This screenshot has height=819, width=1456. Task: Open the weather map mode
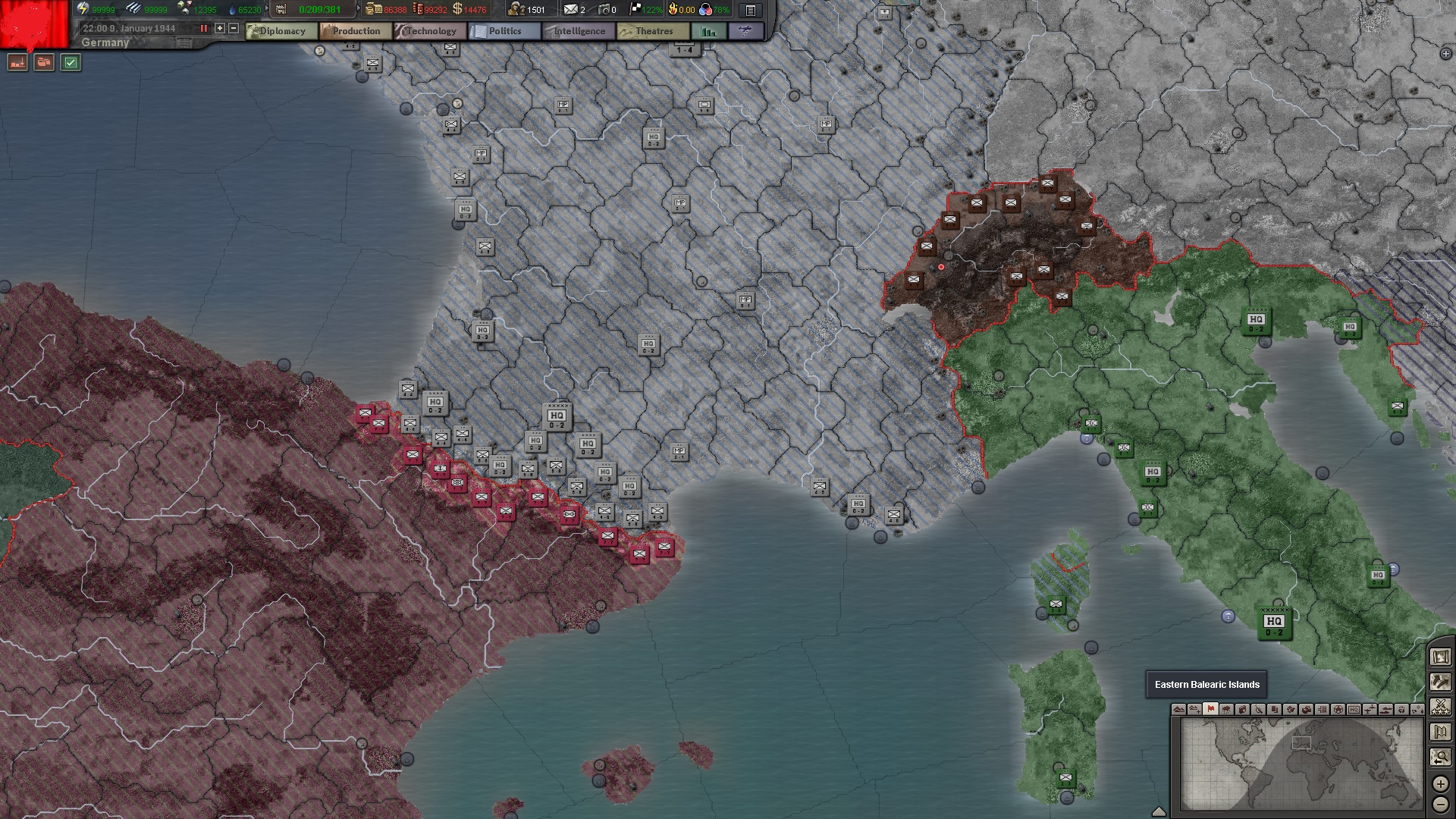point(1226,710)
